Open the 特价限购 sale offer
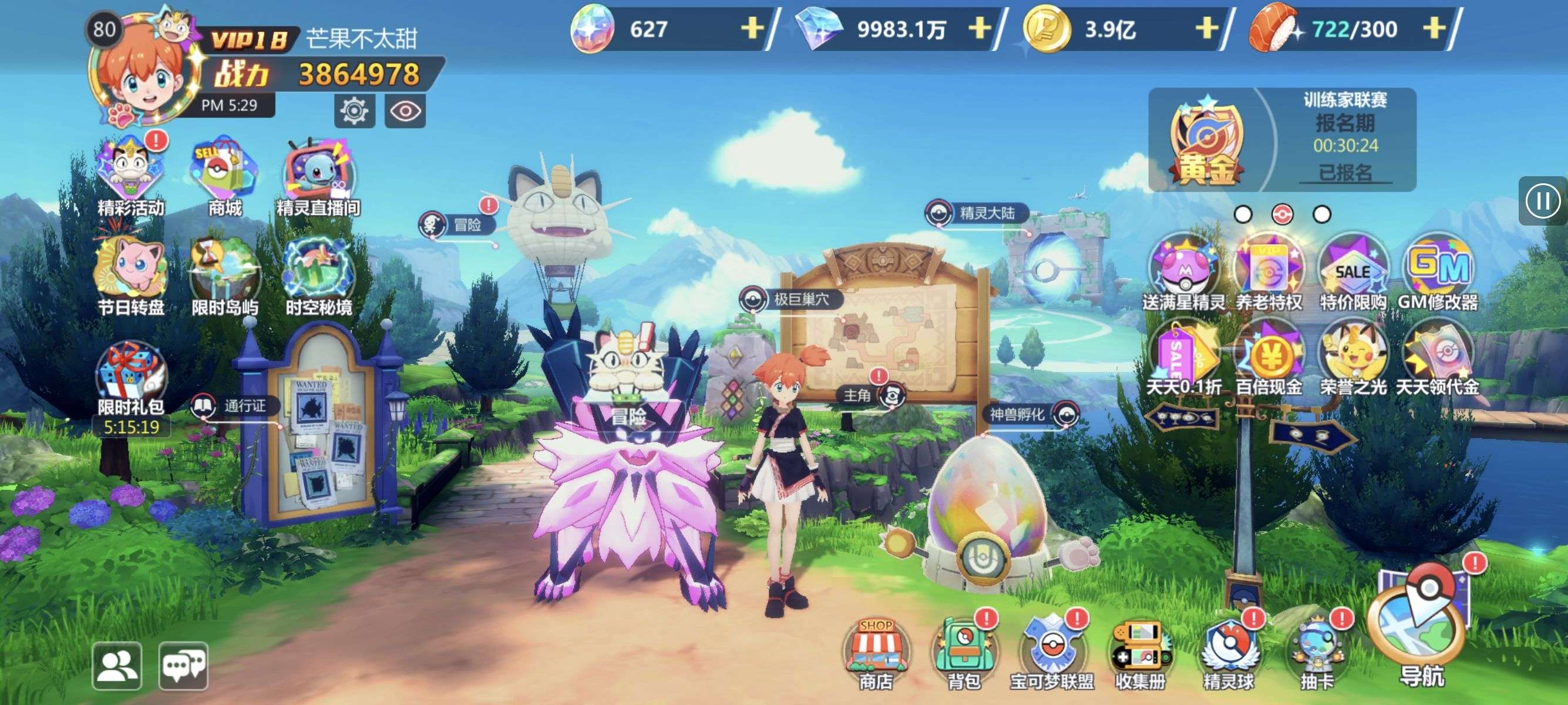Image resolution: width=1568 pixels, height=705 pixels. click(x=1352, y=273)
